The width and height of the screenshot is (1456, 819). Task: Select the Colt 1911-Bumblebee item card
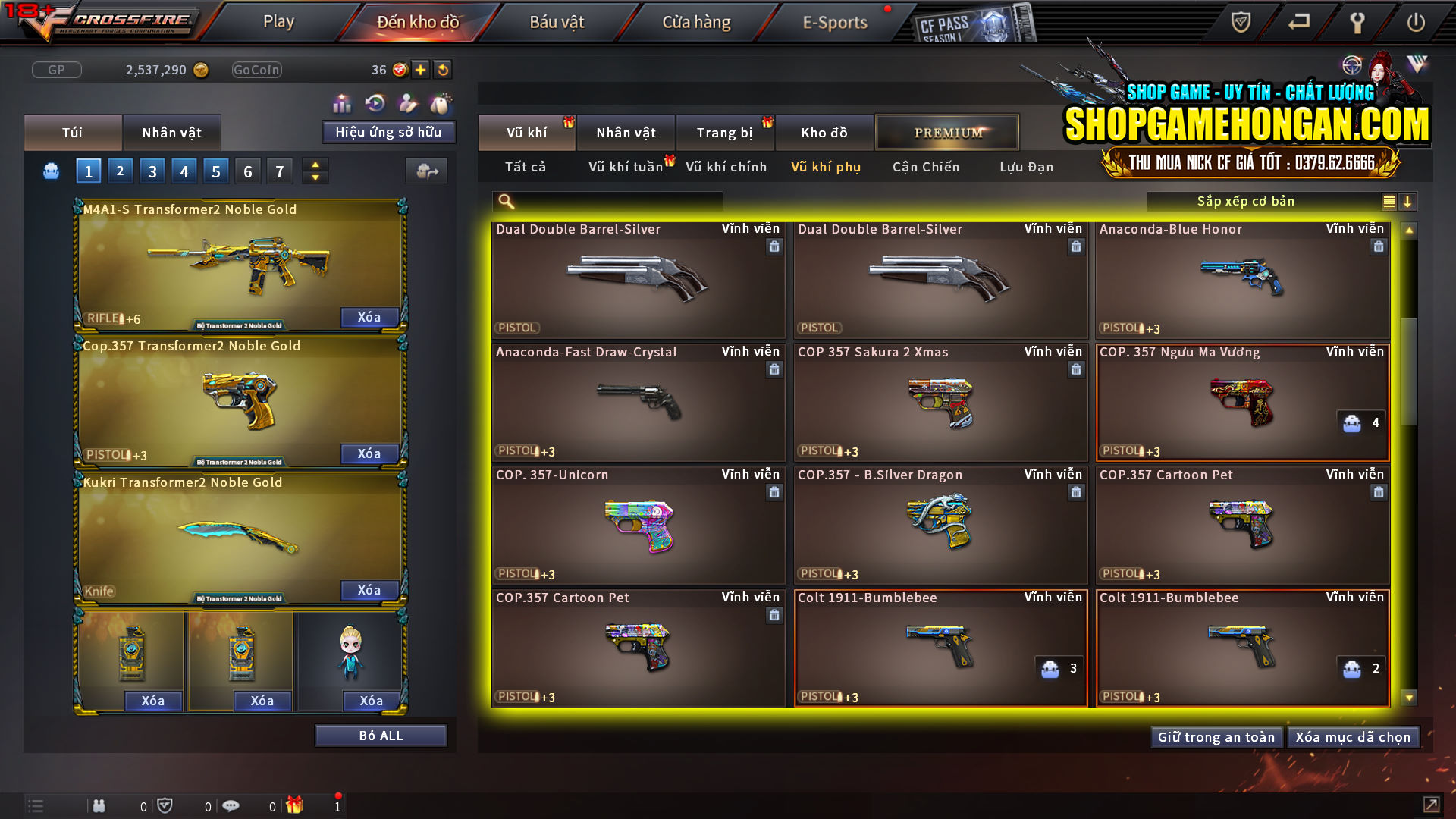click(x=940, y=648)
